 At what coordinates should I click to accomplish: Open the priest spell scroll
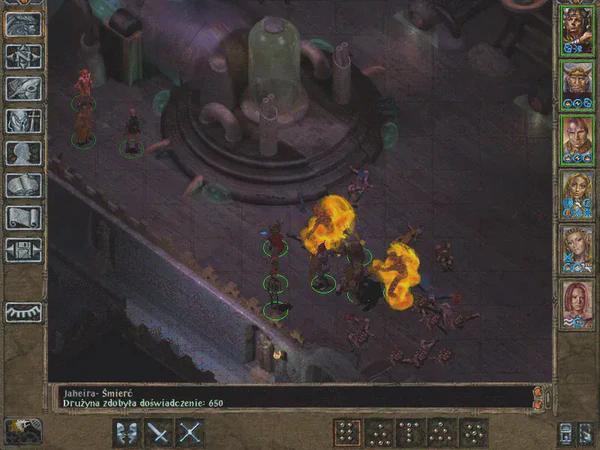click(x=23, y=217)
